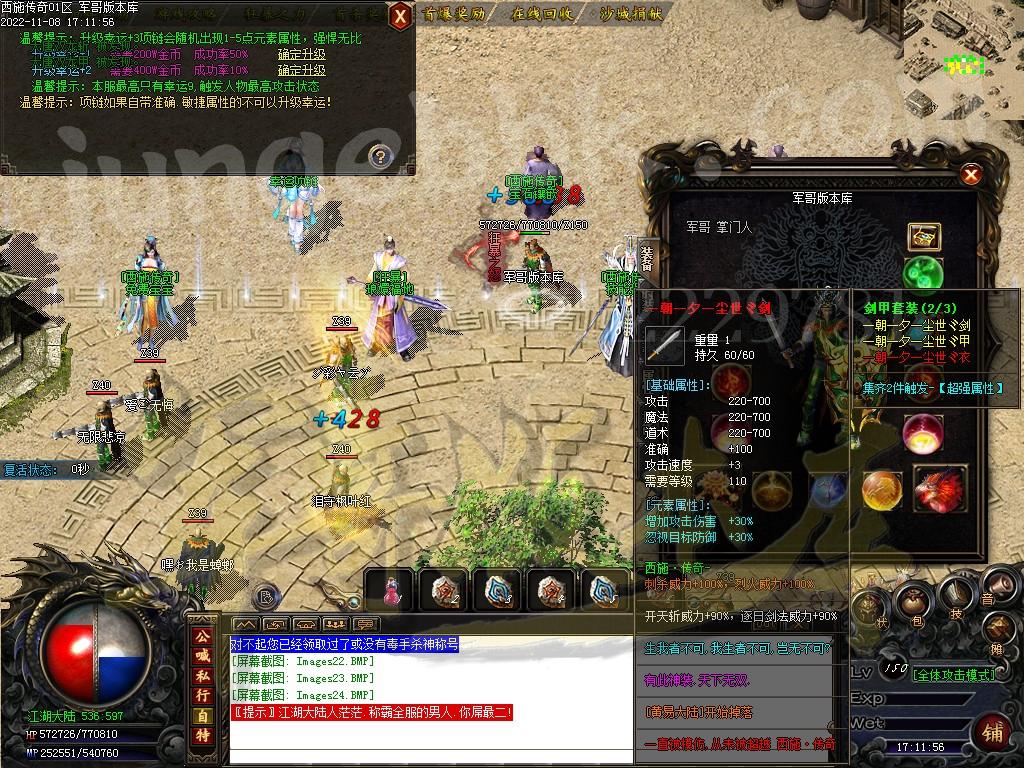The image size is (1024, 768).
Task: Close the luck upgrade dialog
Action: (399, 15)
